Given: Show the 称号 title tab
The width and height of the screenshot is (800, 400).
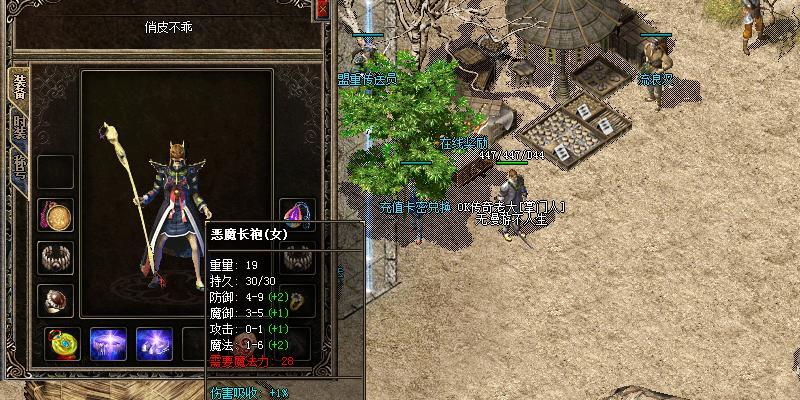Looking at the screenshot, I should pyautogui.click(x=18, y=165).
